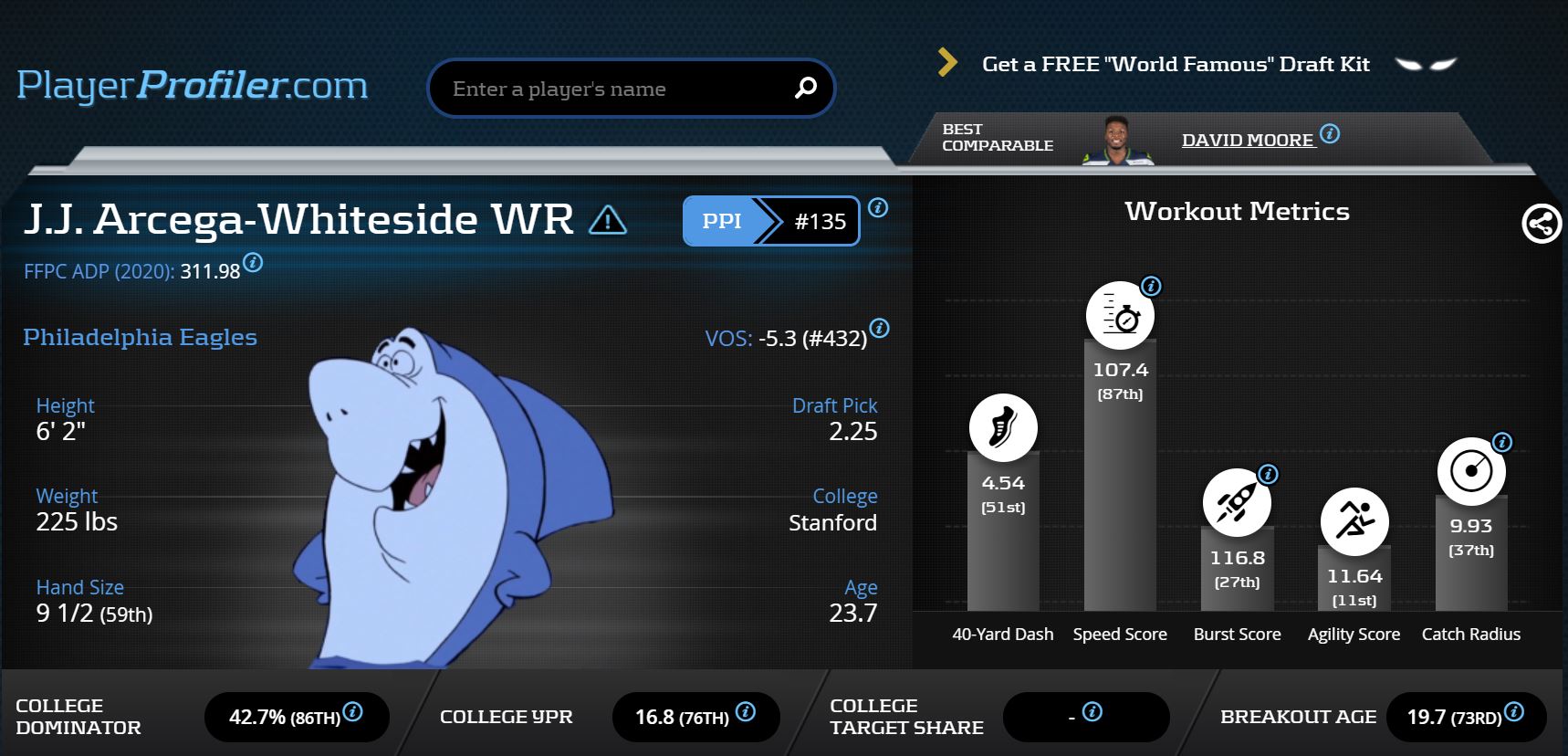
Task: Show info for FFPC ADP value
Action: tap(254, 263)
